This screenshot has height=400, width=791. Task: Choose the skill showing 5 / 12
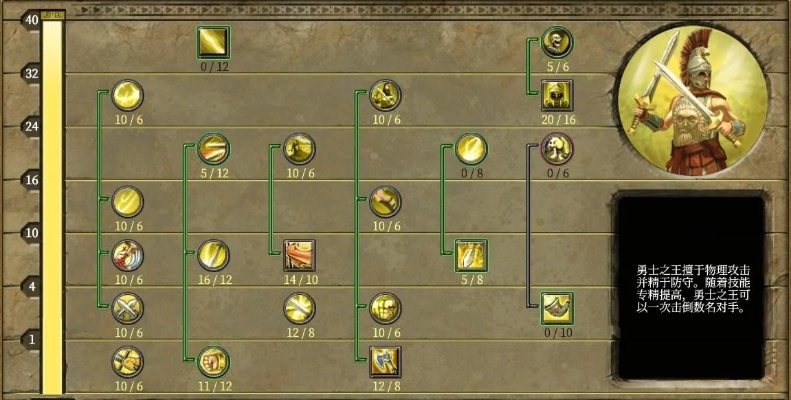tap(213, 149)
